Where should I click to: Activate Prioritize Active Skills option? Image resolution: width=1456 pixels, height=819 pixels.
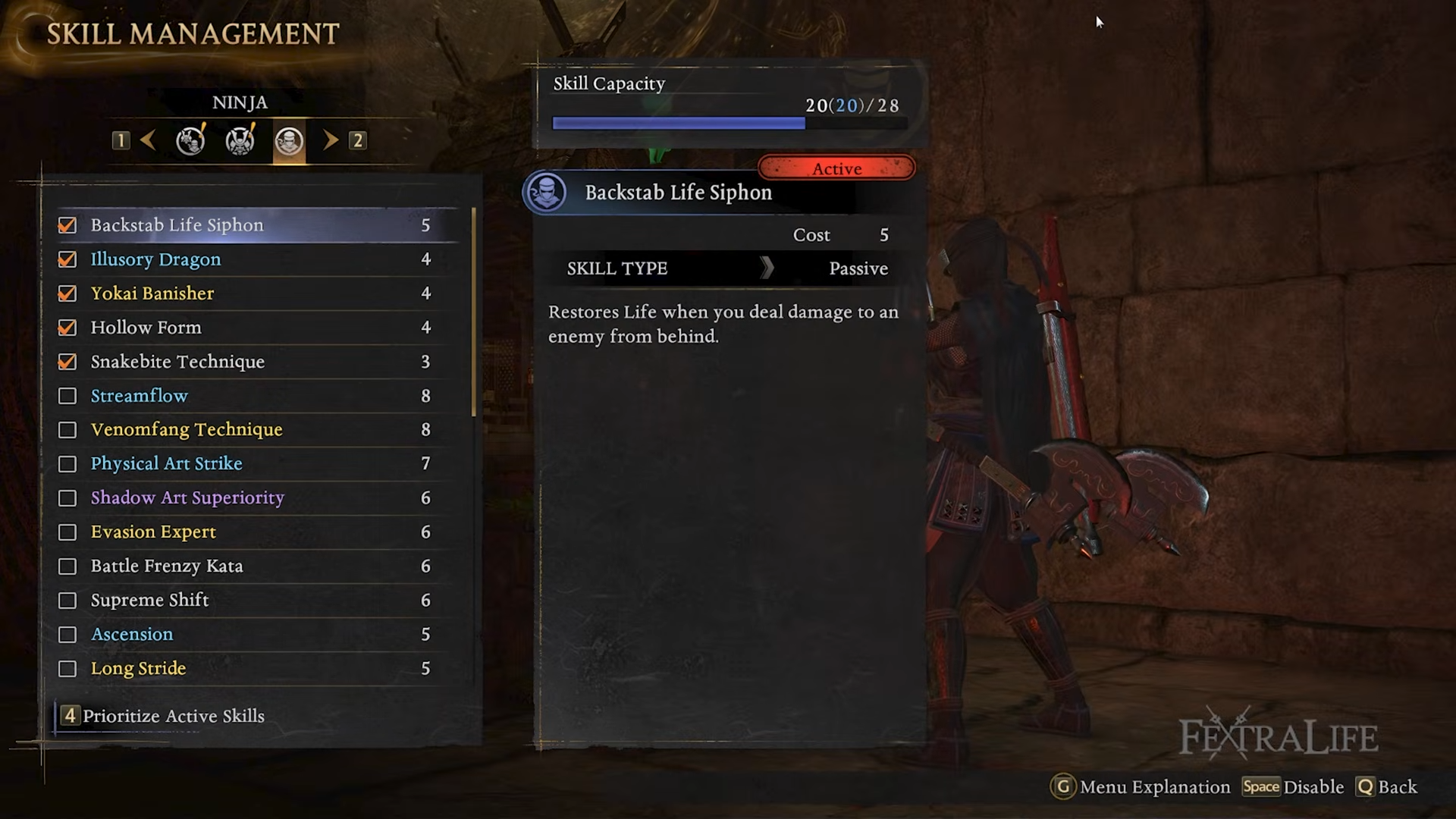coord(173,716)
